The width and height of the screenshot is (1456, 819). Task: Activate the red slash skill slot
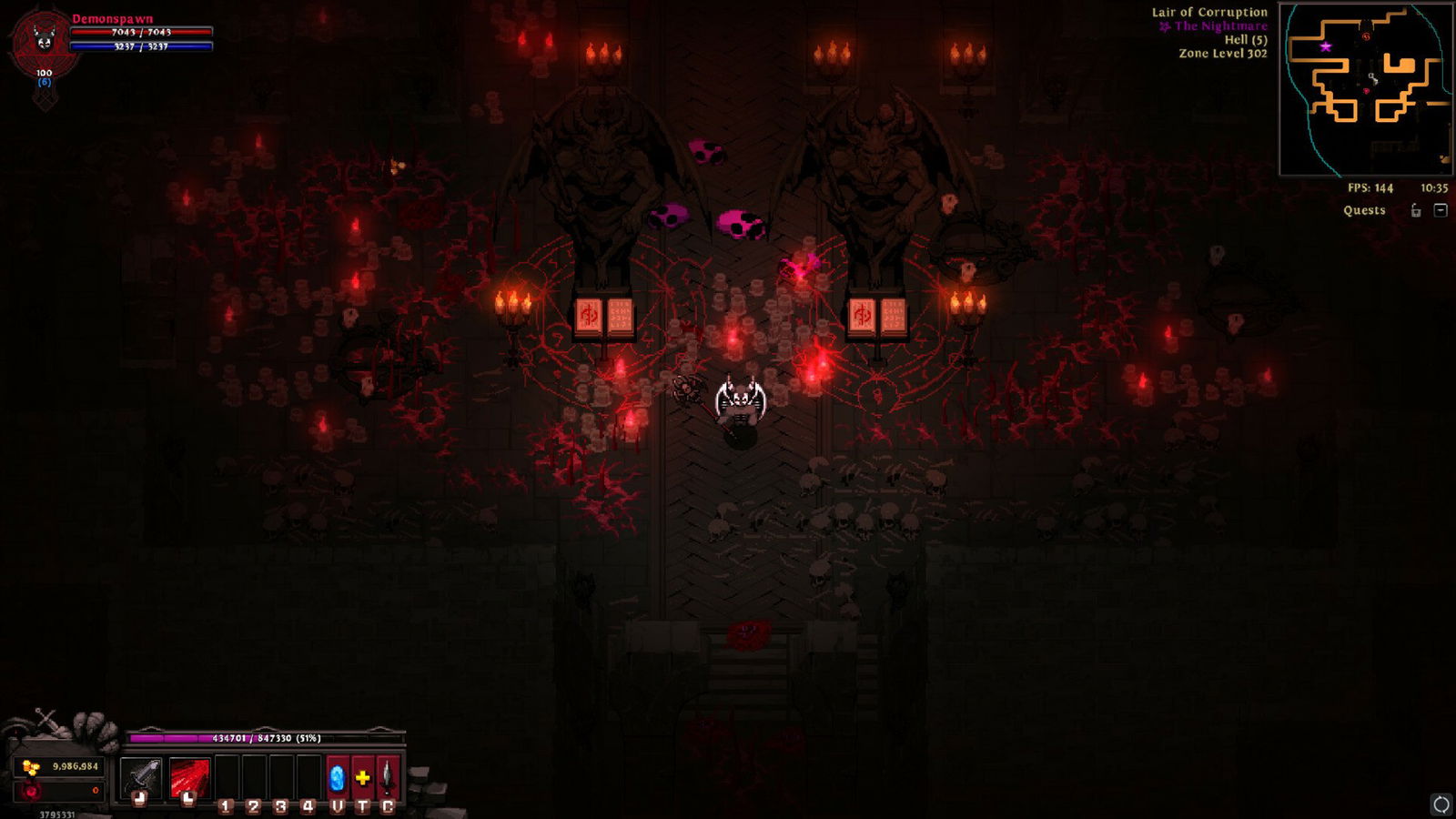pos(189,778)
